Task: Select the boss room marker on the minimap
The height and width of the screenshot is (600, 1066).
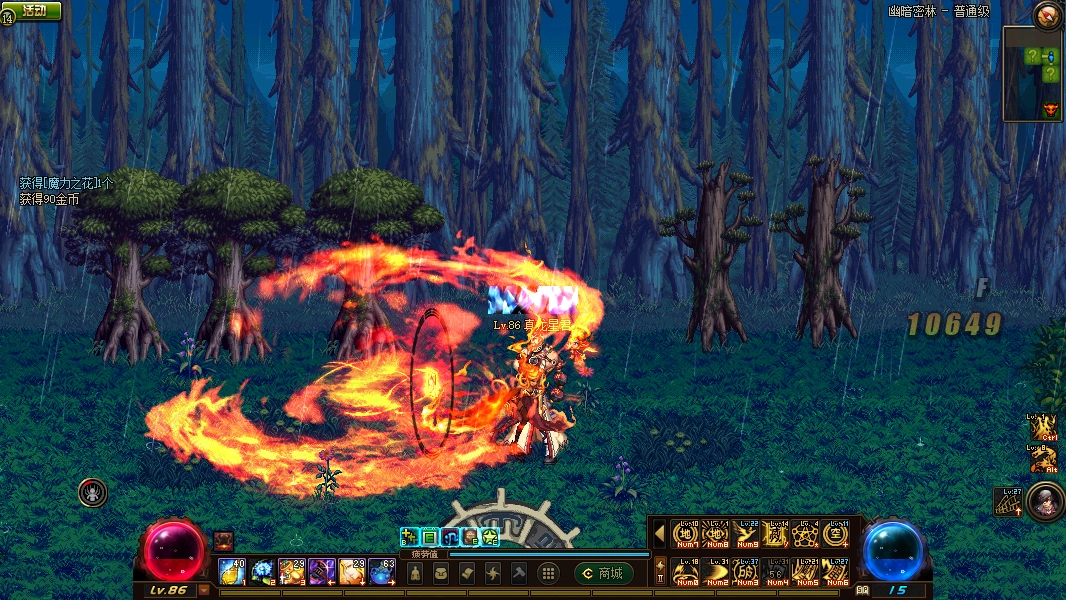Action: tap(1050, 110)
